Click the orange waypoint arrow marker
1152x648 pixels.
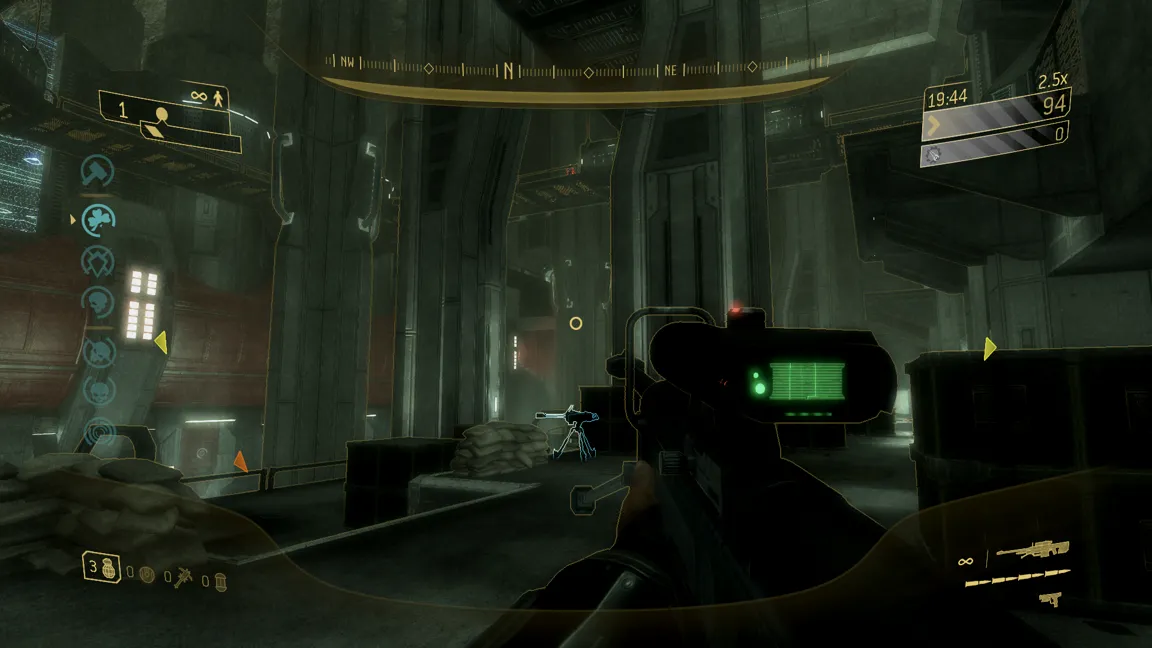(x=240, y=461)
